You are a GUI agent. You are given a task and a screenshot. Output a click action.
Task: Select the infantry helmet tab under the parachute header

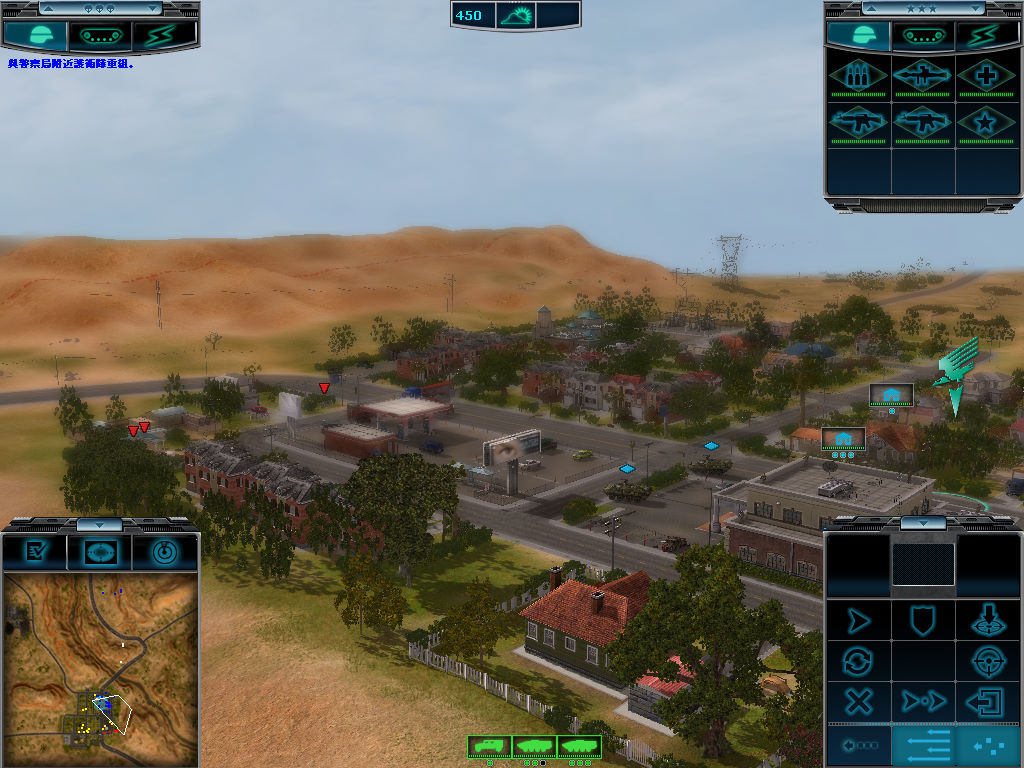[x=35, y=36]
